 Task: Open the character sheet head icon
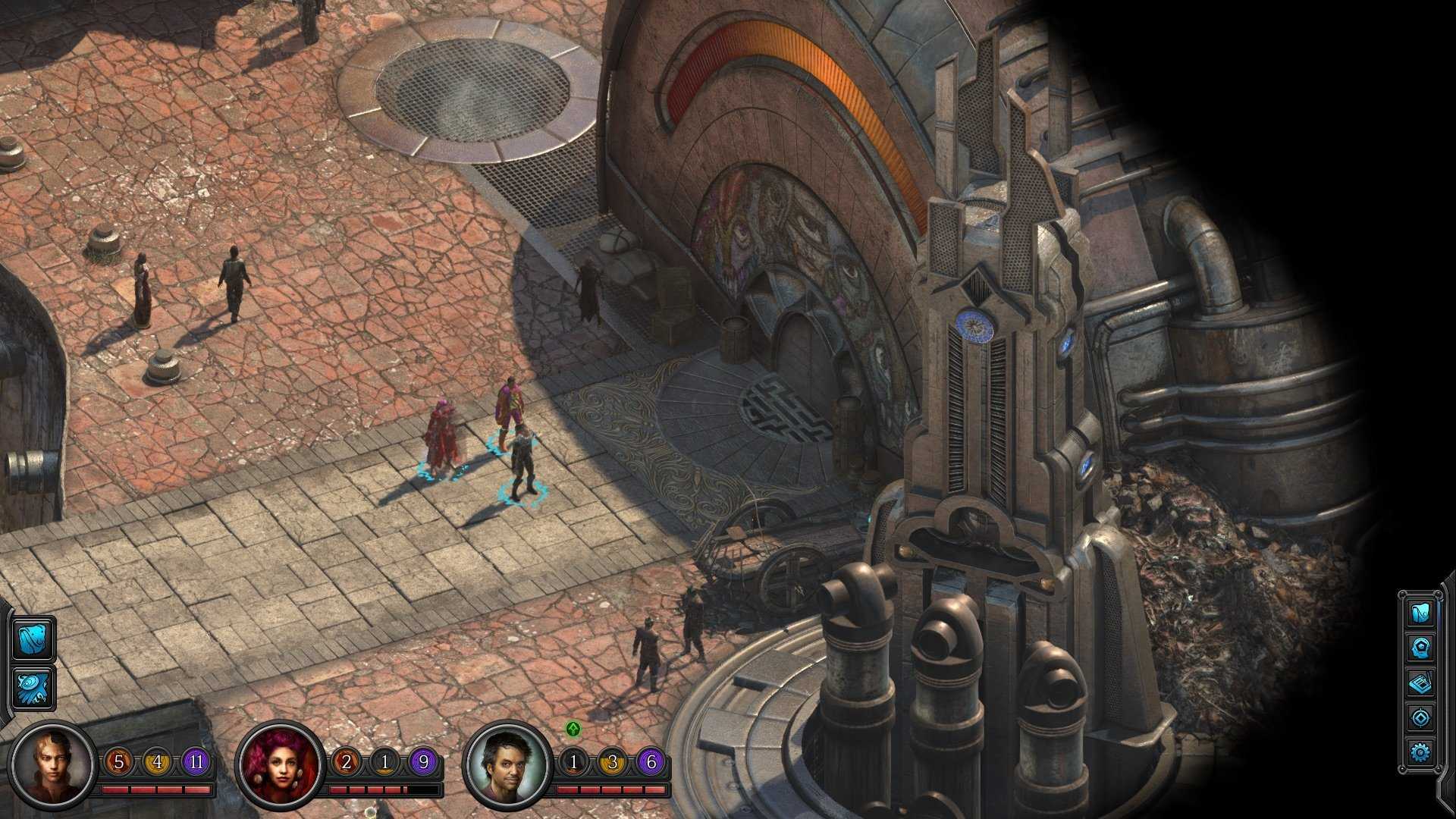(x=1420, y=648)
